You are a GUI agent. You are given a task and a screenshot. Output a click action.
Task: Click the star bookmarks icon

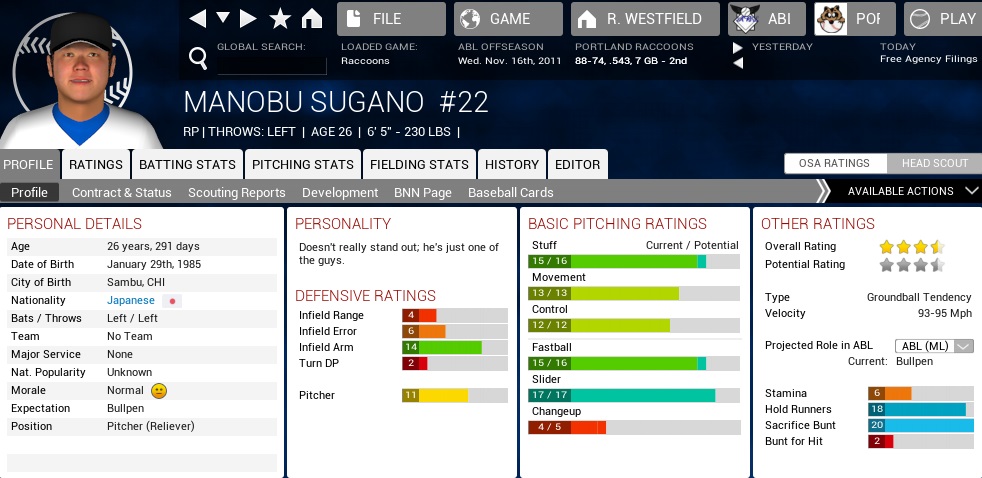tap(281, 18)
